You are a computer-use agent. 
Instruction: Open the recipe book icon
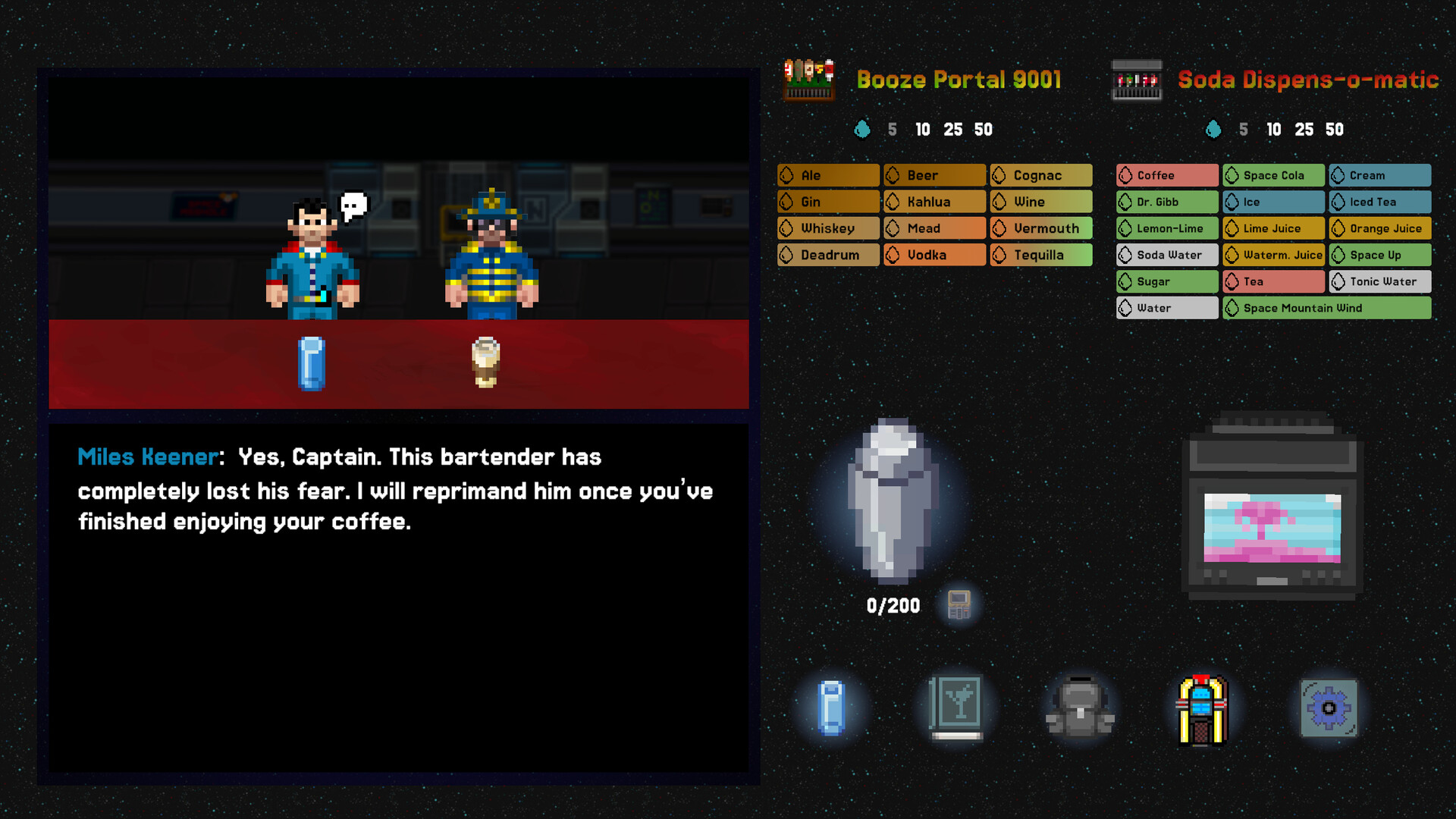pyautogui.click(x=955, y=708)
